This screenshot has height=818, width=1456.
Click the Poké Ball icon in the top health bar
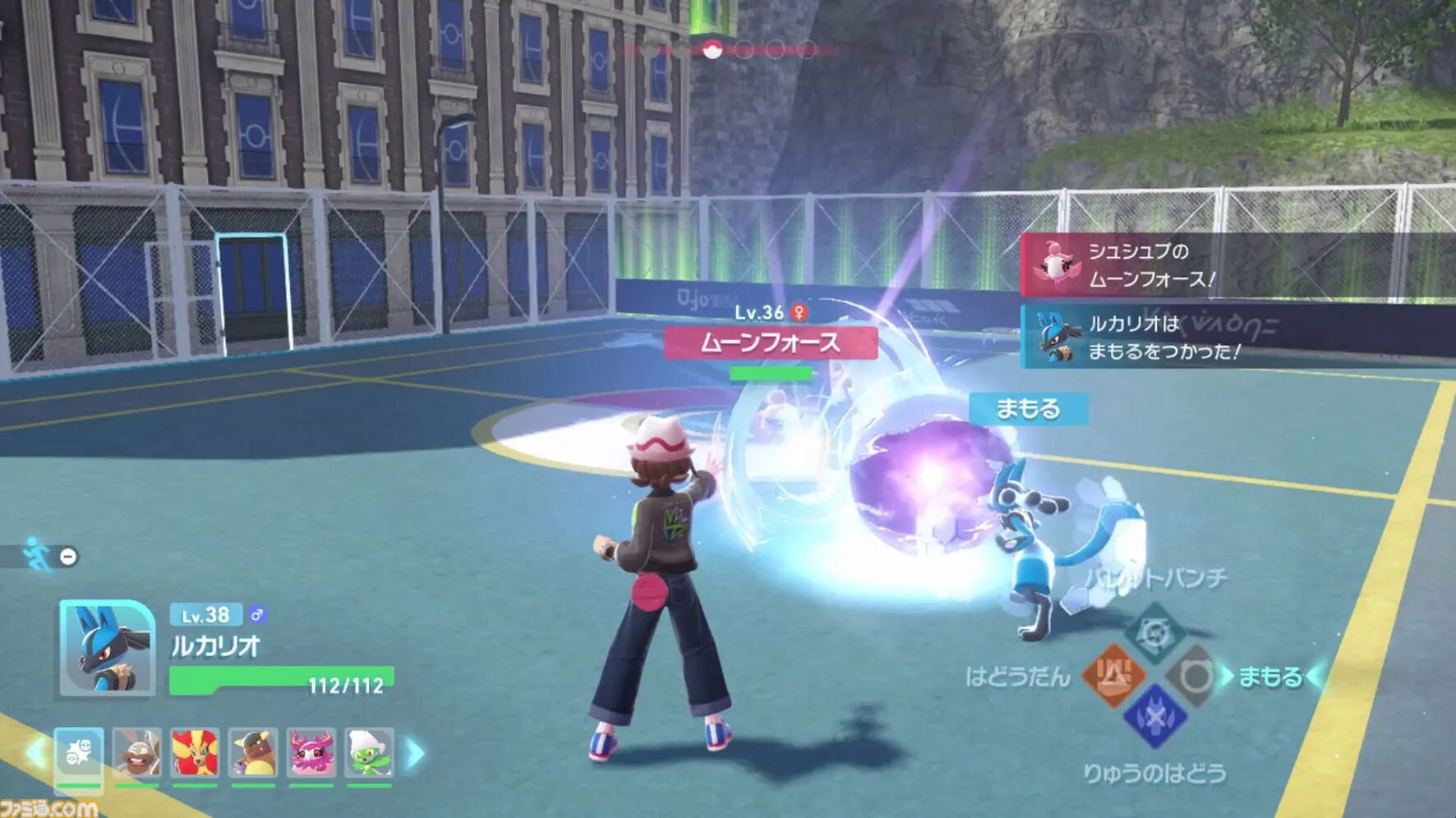tap(714, 49)
